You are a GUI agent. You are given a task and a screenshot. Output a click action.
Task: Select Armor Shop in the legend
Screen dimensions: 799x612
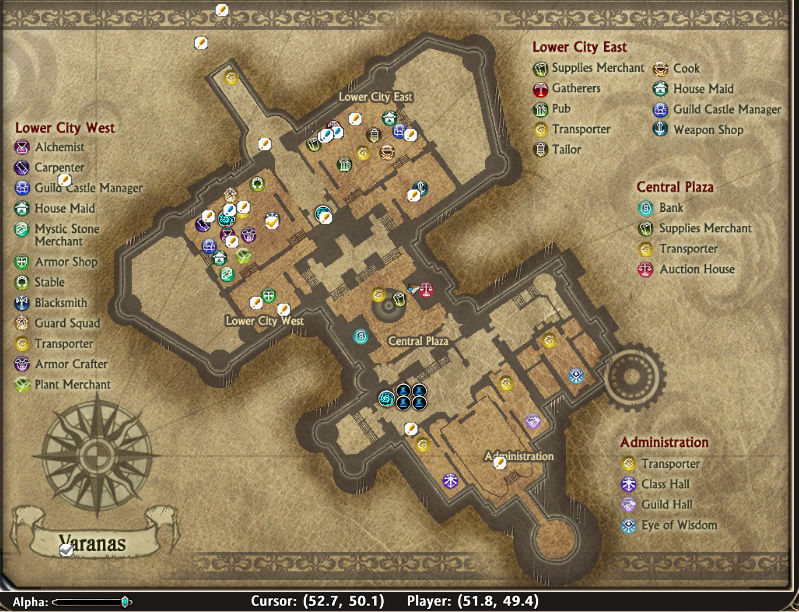click(x=65, y=262)
